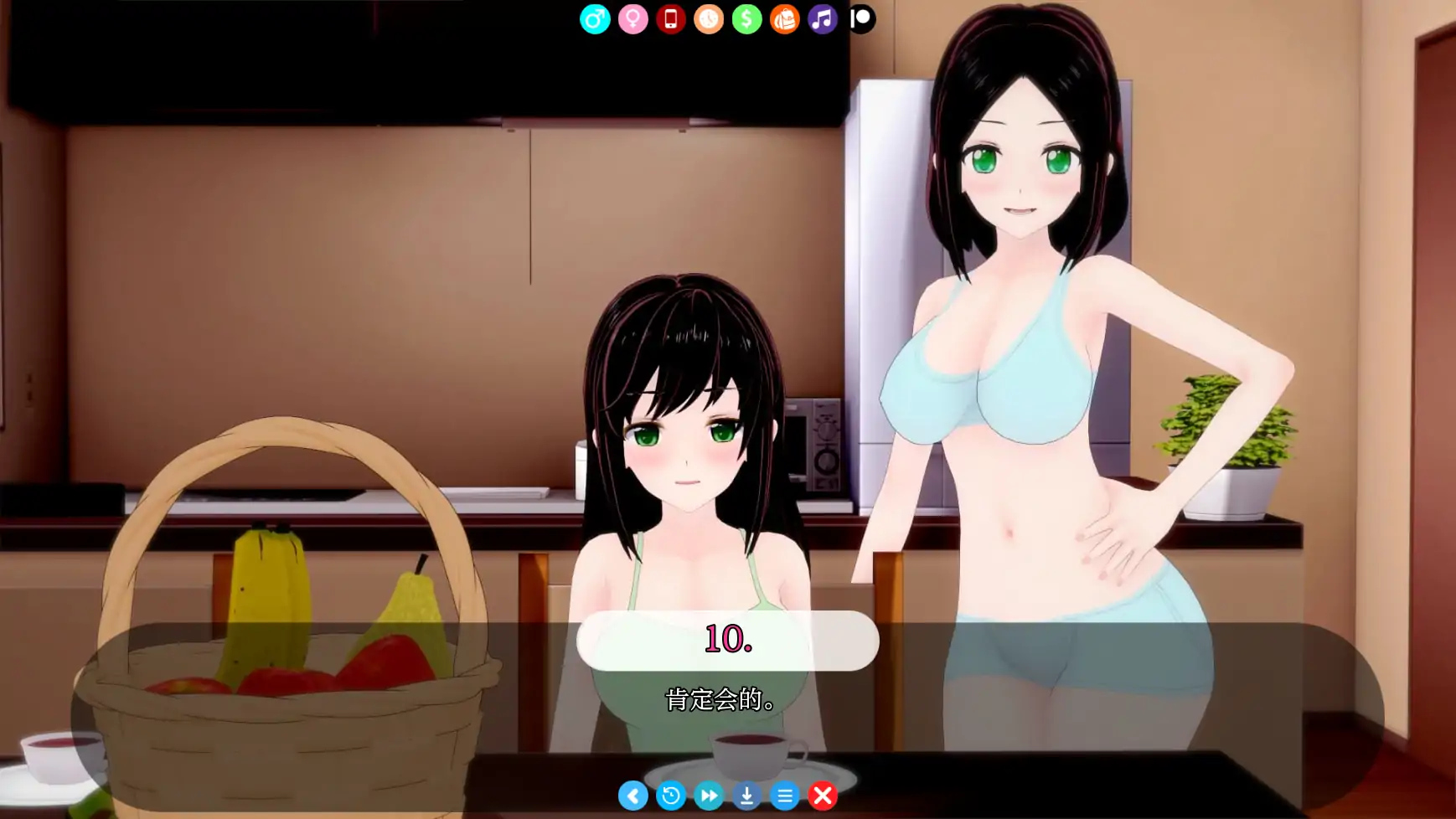Check the clock icon for in-game time
Image resolution: width=1456 pixels, height=819 pixels.
(708, 18)
